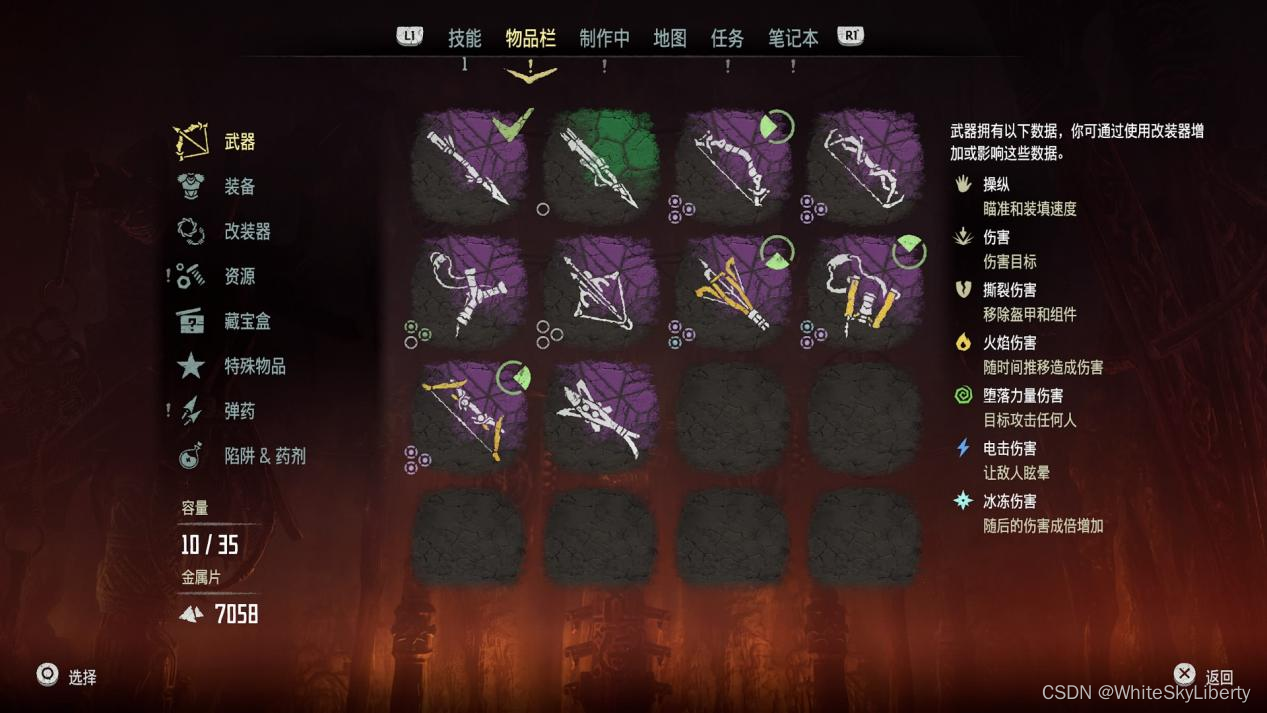The height and width of the screenshot is (713, 1267).
Task: Switch to the 技能 (Skills) tab
Action: [x=464, y=38]
